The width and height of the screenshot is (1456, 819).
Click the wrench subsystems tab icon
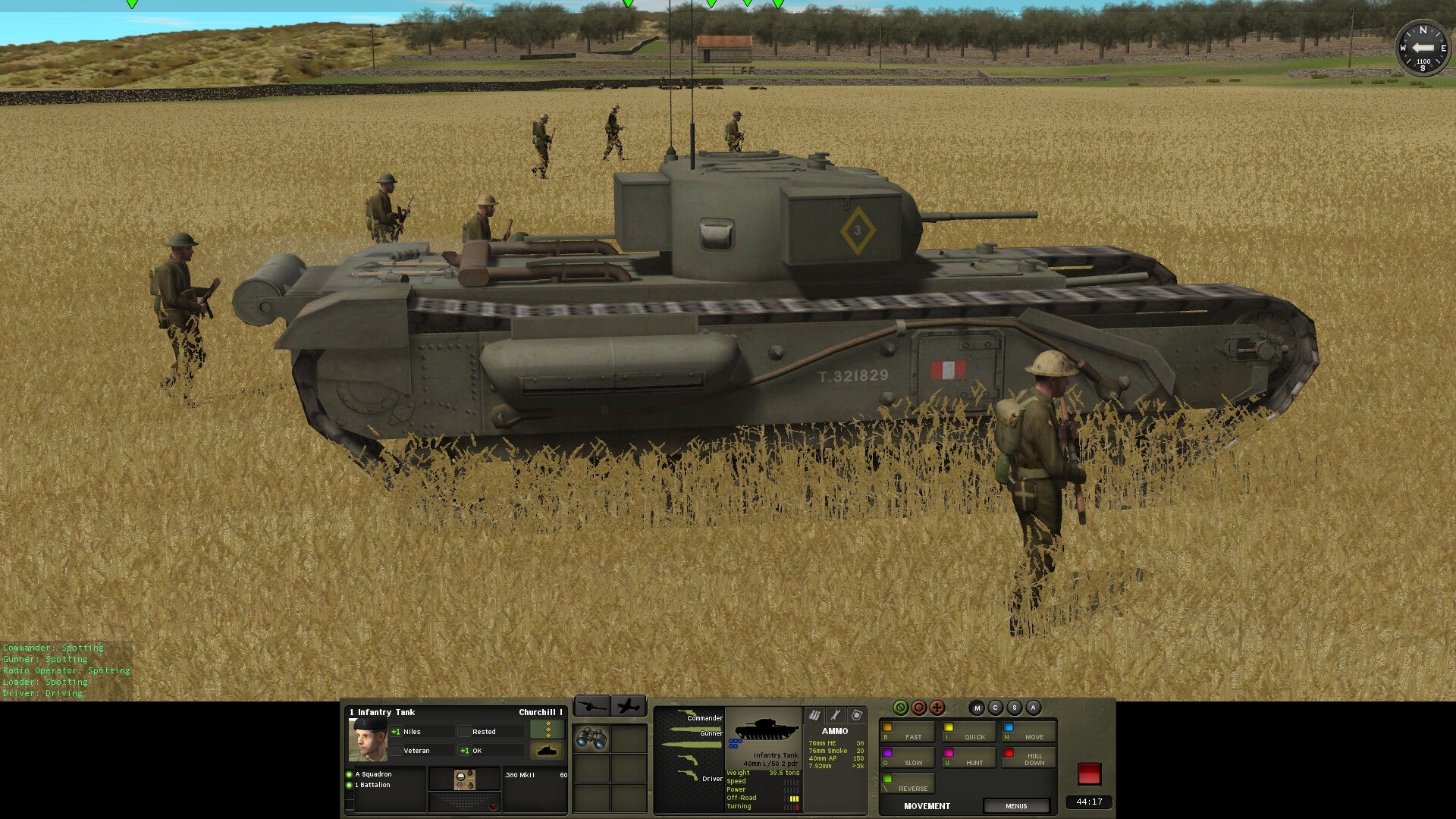pyautogui.click(x=836, y=714)
